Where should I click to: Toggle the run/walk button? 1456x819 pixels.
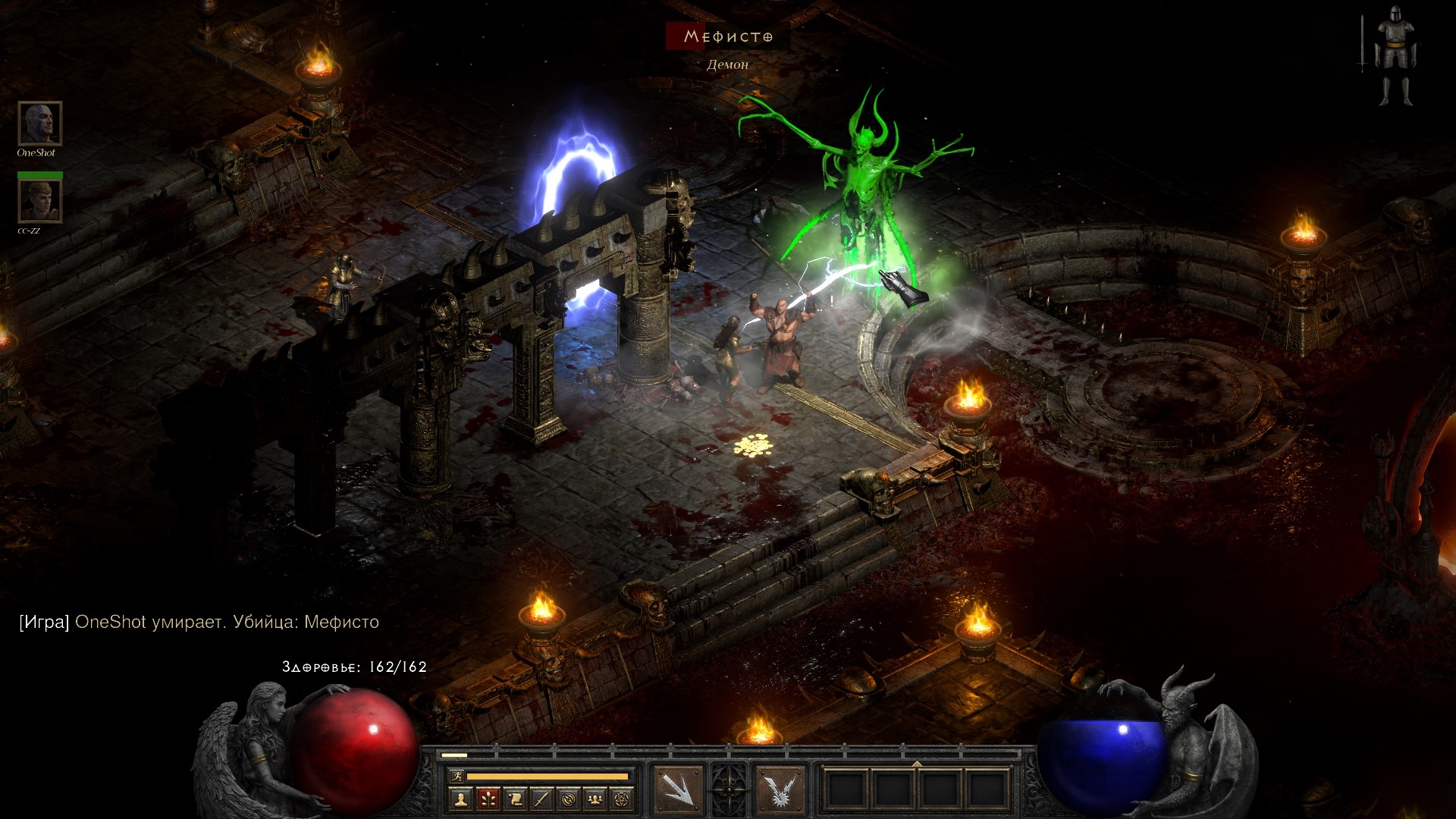tap(457, 776)
